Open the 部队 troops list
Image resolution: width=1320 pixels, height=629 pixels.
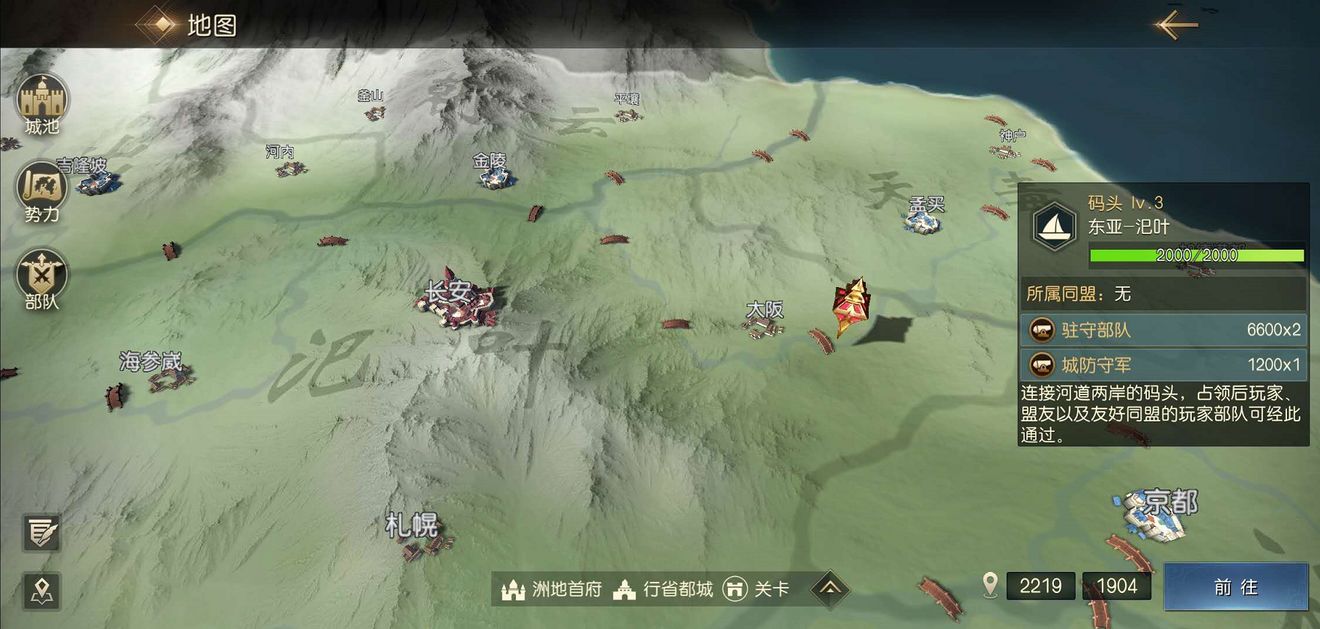pos(42,276)
